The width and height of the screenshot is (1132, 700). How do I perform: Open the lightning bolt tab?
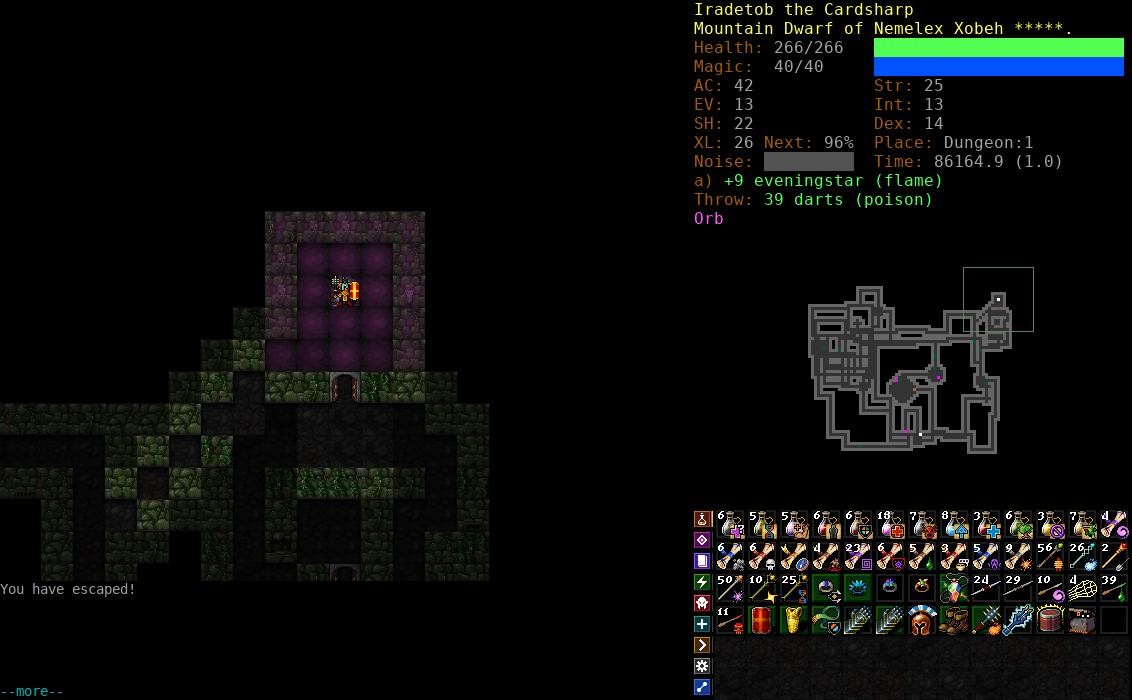click(x=702, y=582)
